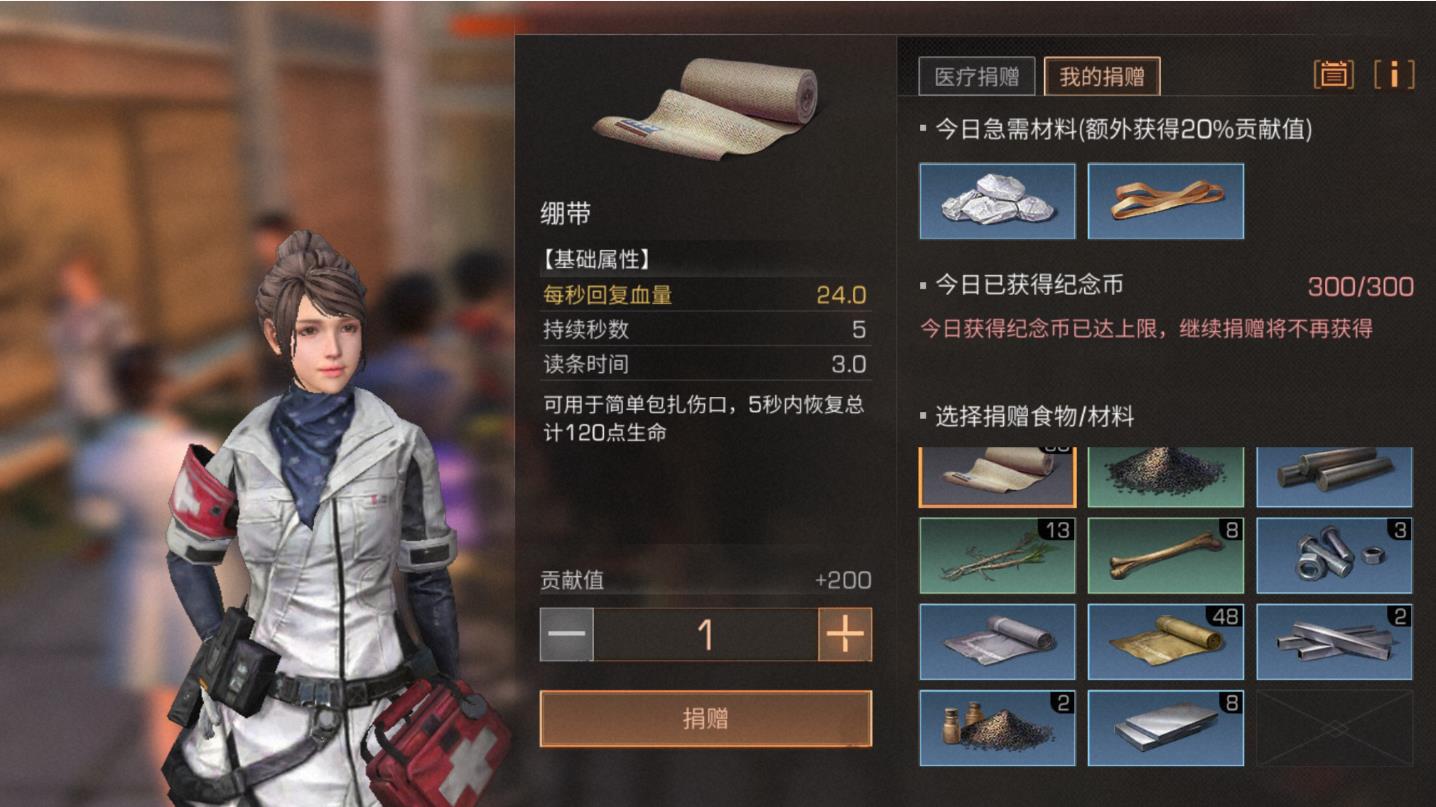Pick the nuts and bolts slot

[1334, 555]
